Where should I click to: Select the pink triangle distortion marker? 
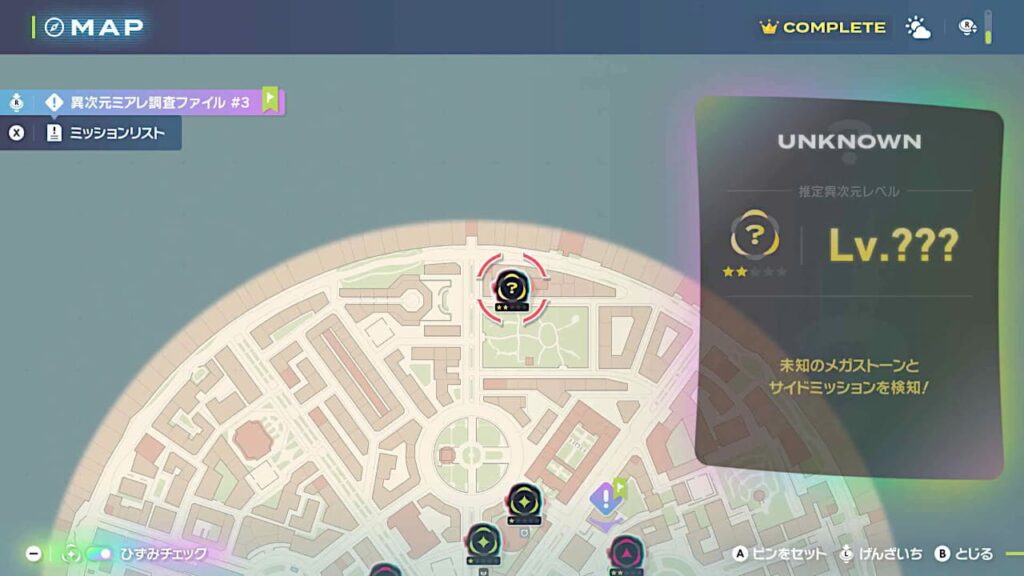click(x=627, y=552)
